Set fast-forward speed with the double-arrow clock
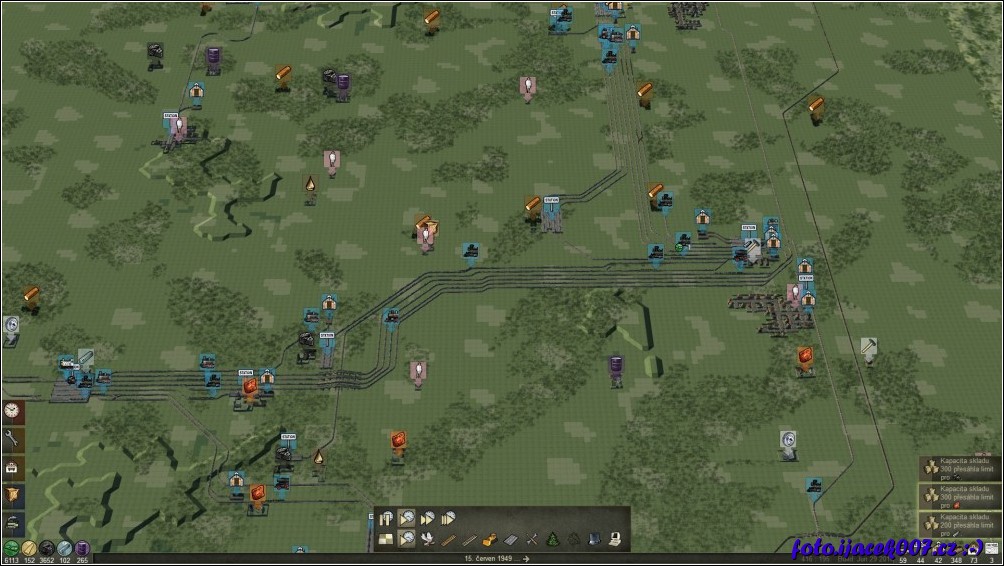Image resolution: width=1004 pixels, height=566 pixels. coord(428,518)
